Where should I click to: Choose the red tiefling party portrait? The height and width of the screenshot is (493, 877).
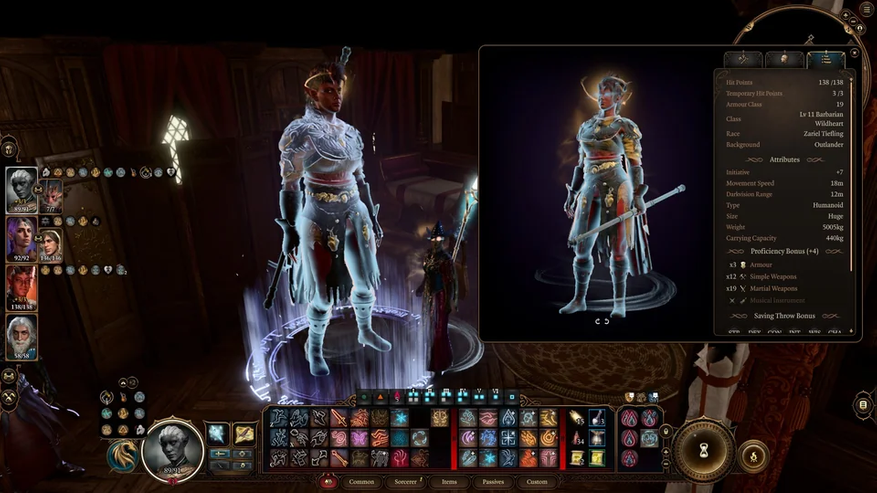21,284
